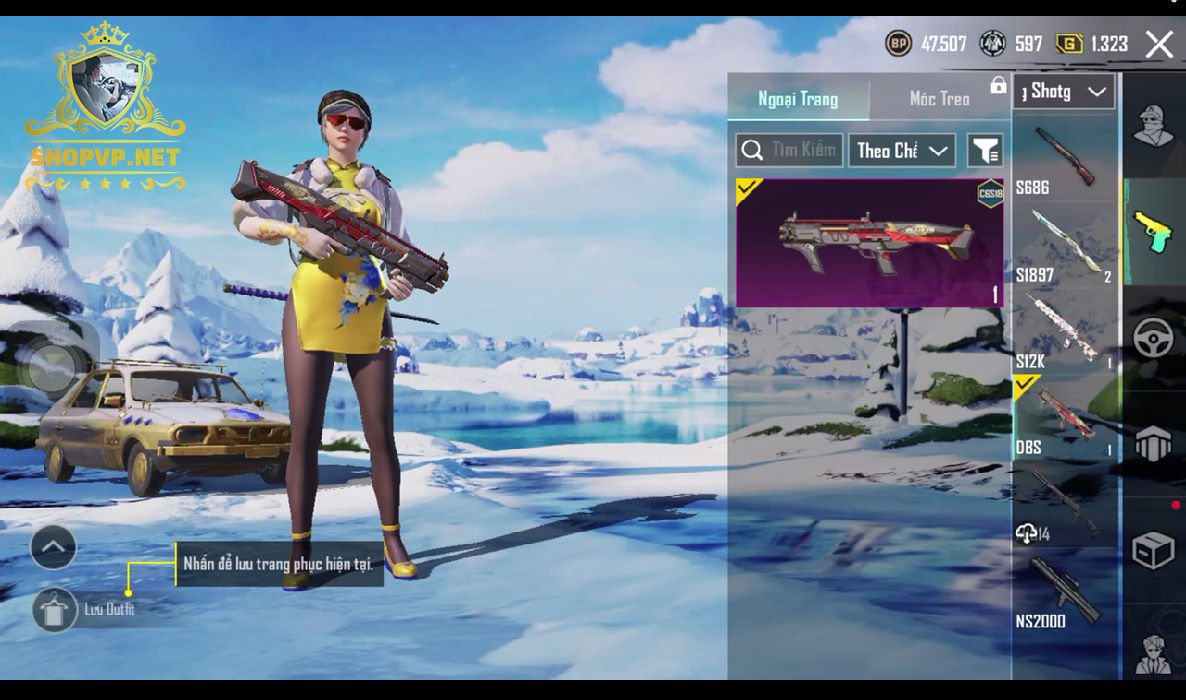Click the Tìm Kiếm search field
The width and height of the screenshot is (1186, 700).
[789, 151]
